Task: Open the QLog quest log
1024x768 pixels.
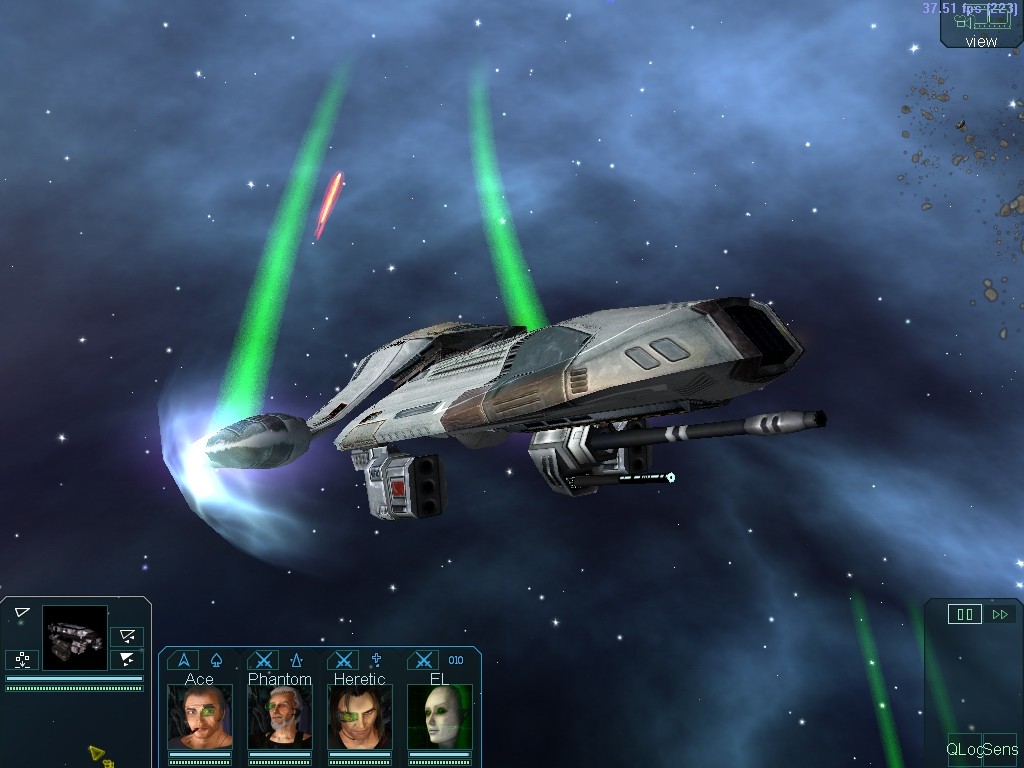Action: [964, 749]
